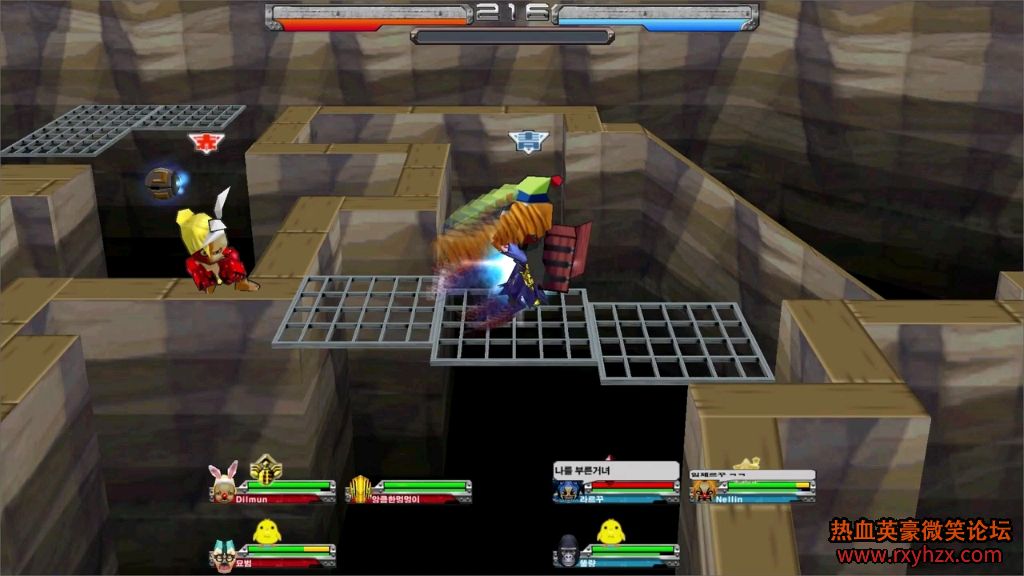Click the teal-haired goggles player portrait
The image size is (1024, 576).
(x=223, y=553)
